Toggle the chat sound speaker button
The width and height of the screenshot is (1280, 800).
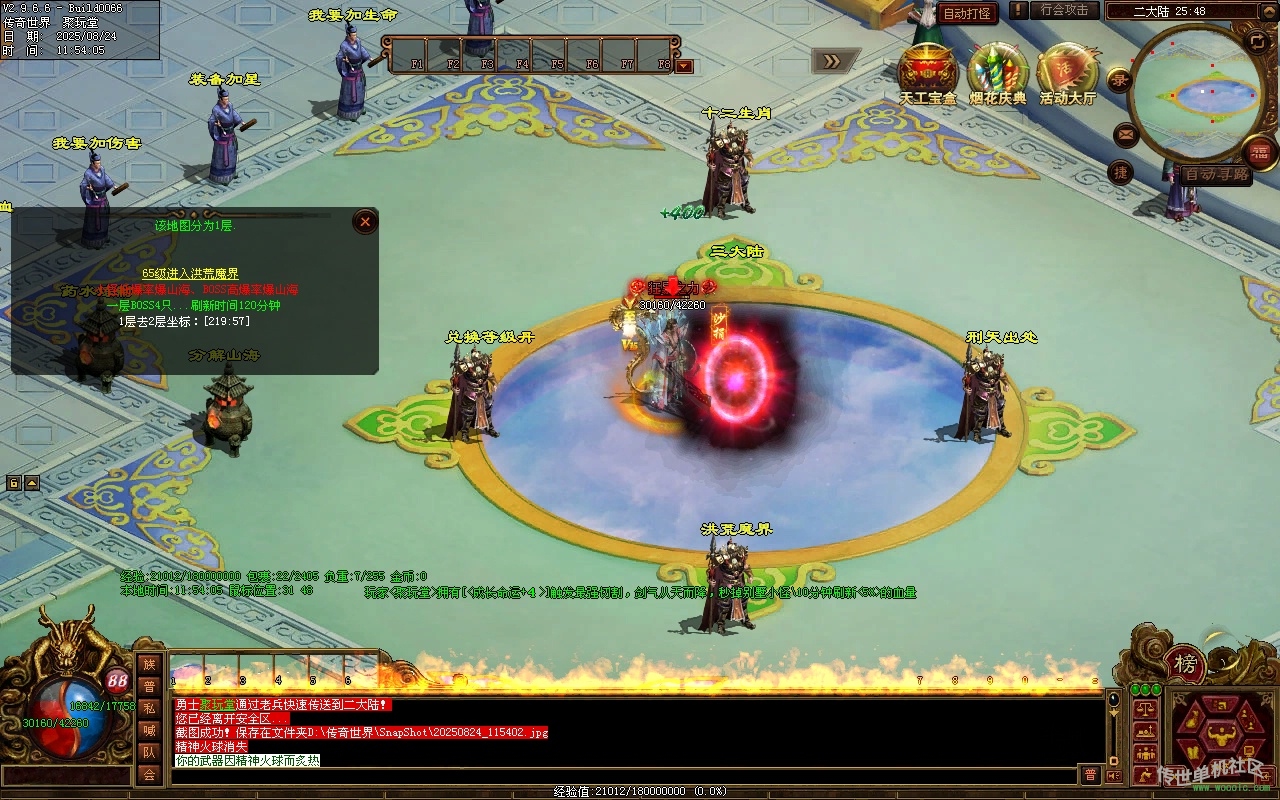click(x=1115, y=776)
